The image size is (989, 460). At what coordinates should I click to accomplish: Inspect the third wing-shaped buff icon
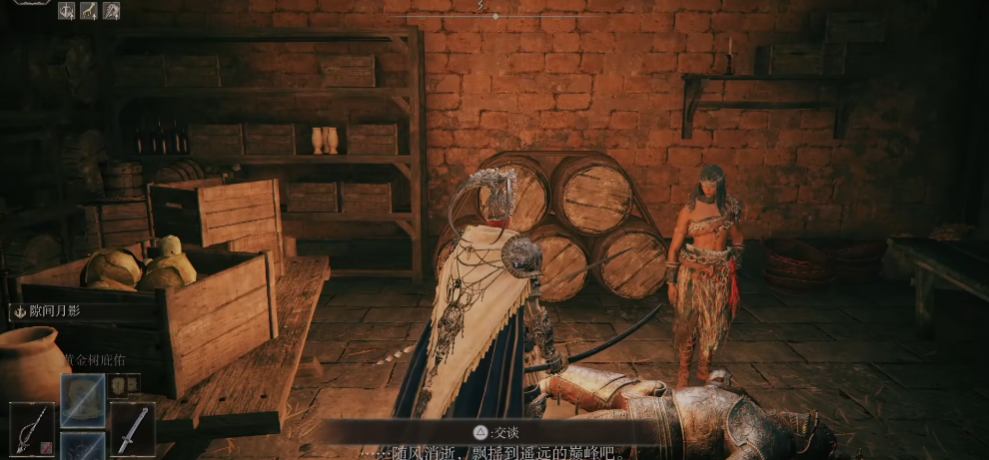tap(111, 11)
